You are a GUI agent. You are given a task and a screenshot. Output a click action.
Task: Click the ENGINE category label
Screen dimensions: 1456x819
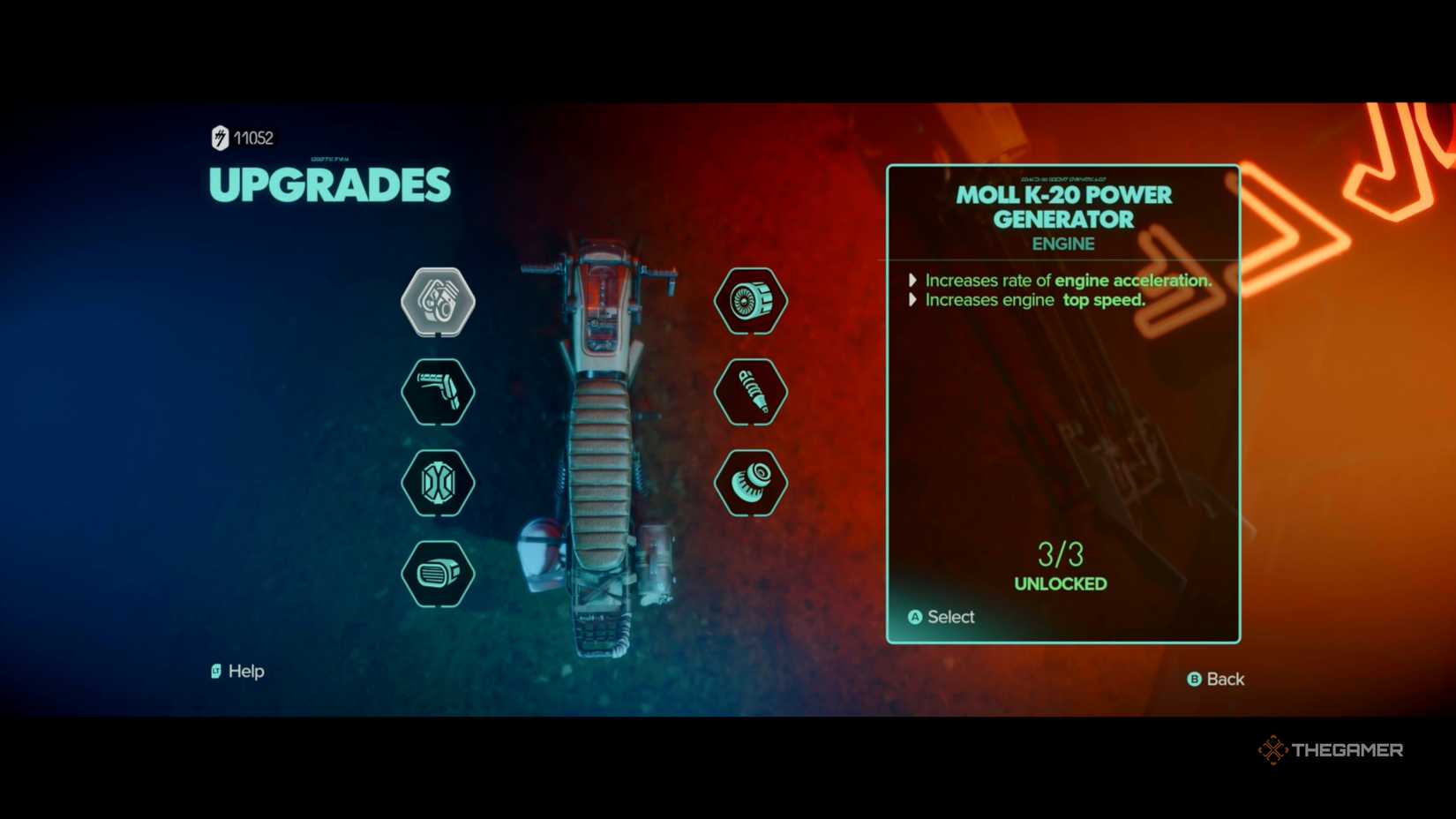tap(1062, 244)
